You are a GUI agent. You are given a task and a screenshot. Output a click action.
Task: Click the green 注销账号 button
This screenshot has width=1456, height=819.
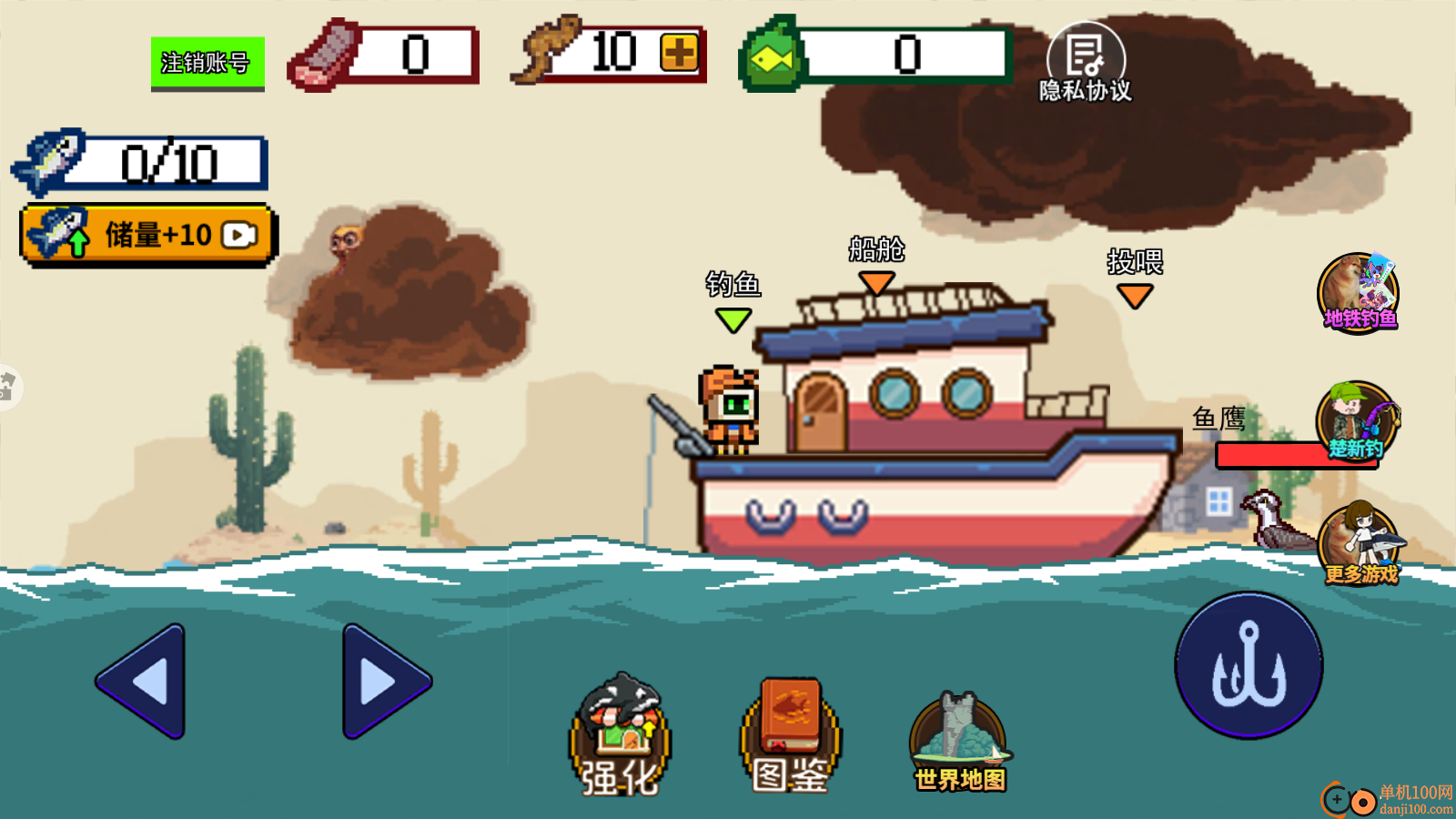207,63
